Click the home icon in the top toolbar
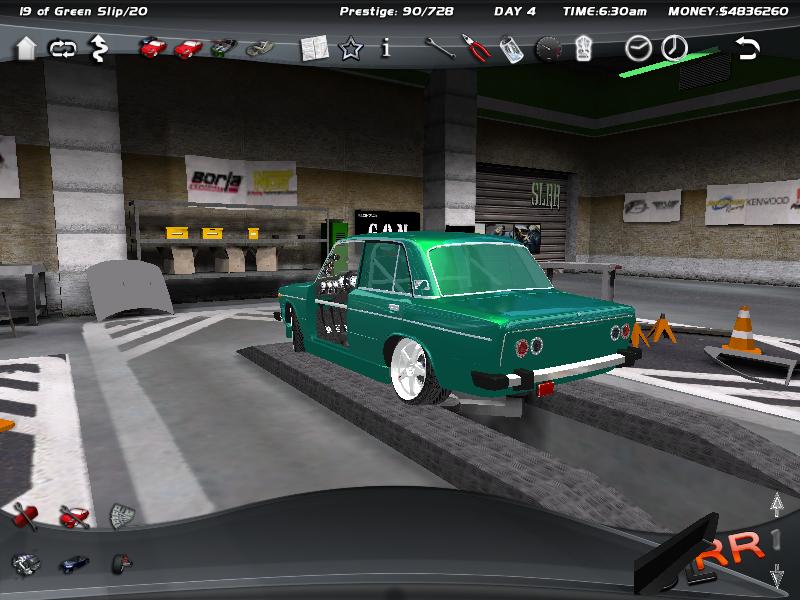This screenshot has width=800, height=600. 26,47
